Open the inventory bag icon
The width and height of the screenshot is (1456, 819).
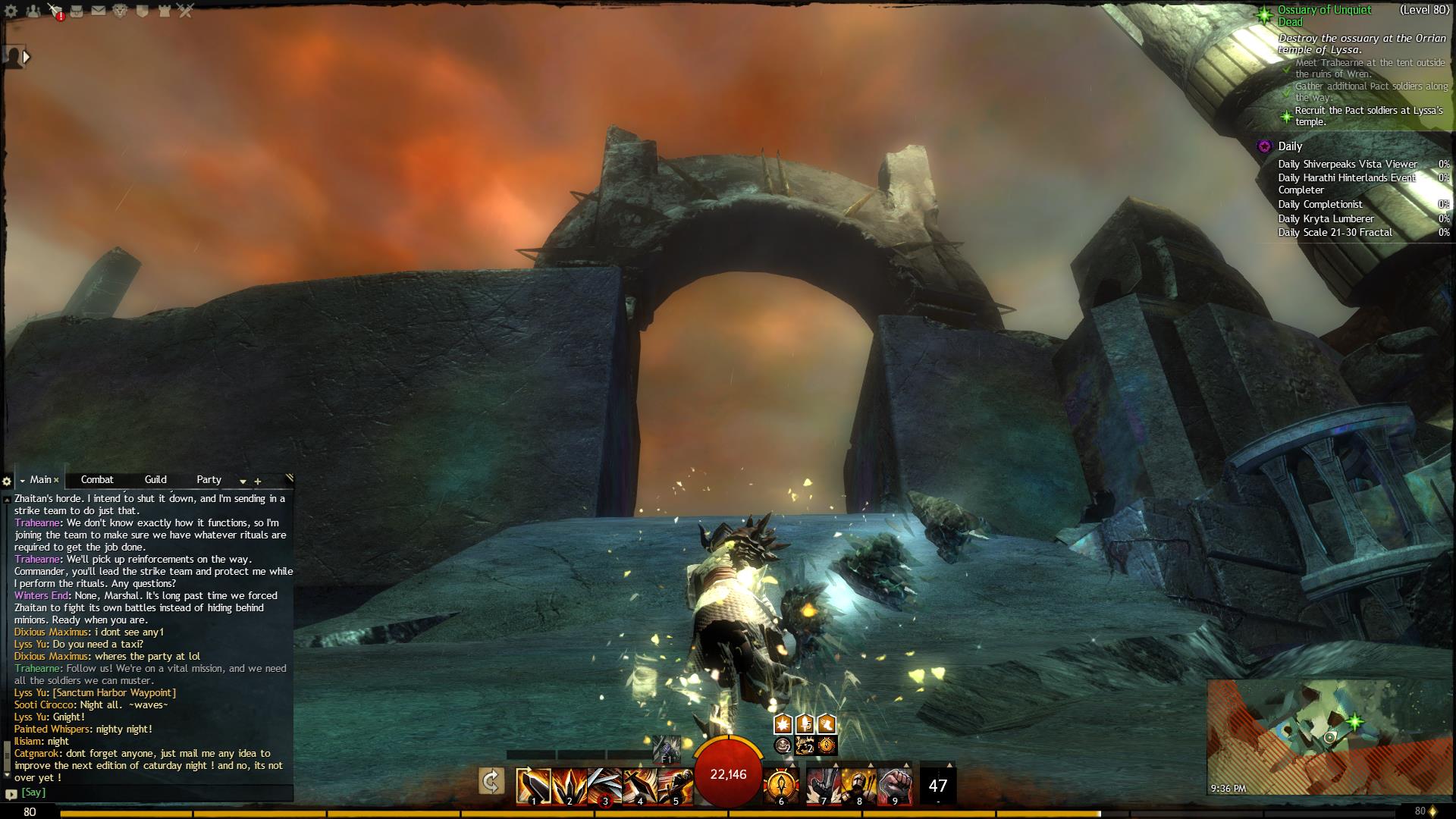[x=77, y=11]
